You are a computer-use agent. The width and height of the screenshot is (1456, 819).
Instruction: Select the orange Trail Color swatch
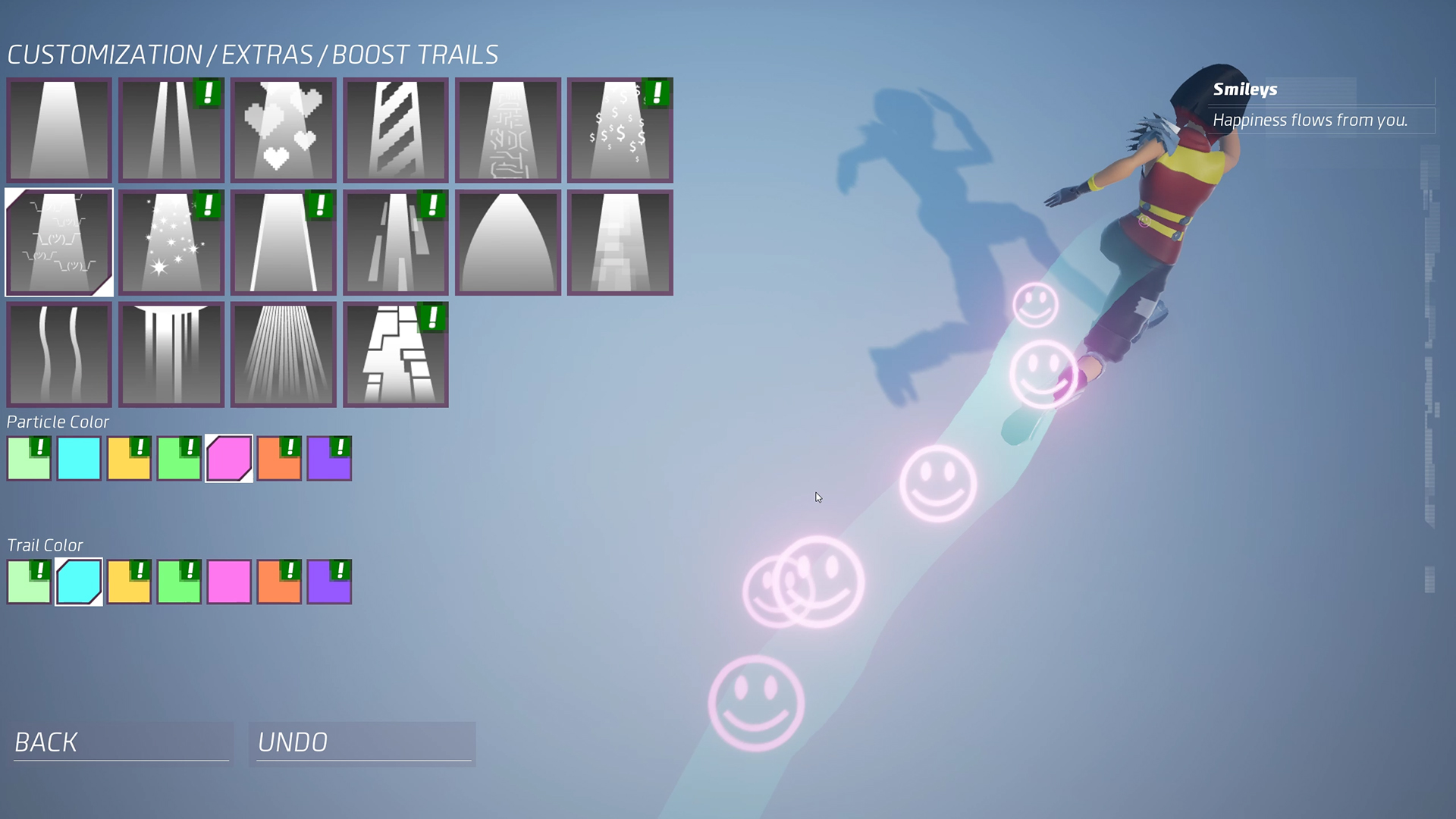[280, 581]
